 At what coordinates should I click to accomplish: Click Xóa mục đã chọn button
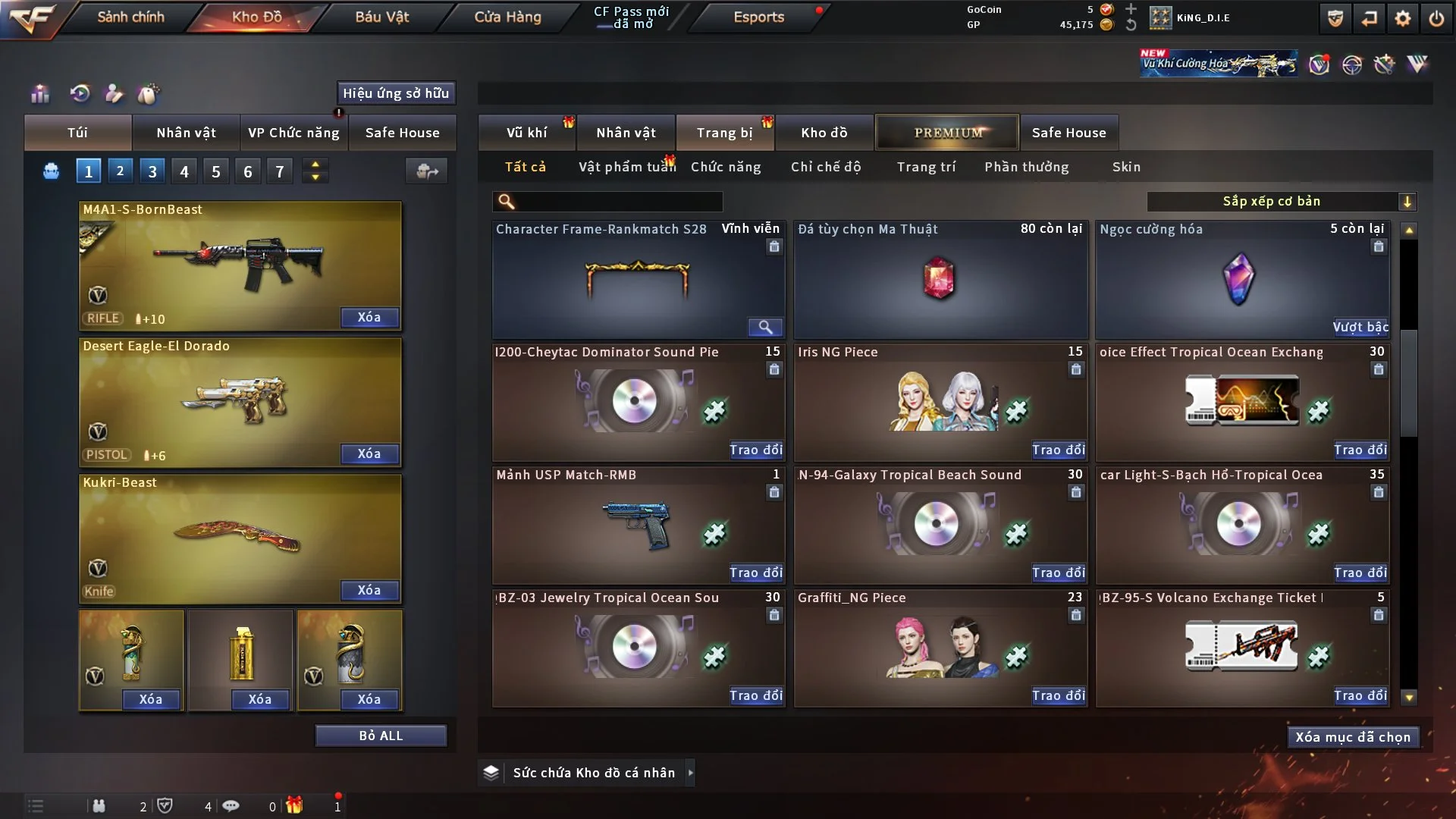[1352, 737]
